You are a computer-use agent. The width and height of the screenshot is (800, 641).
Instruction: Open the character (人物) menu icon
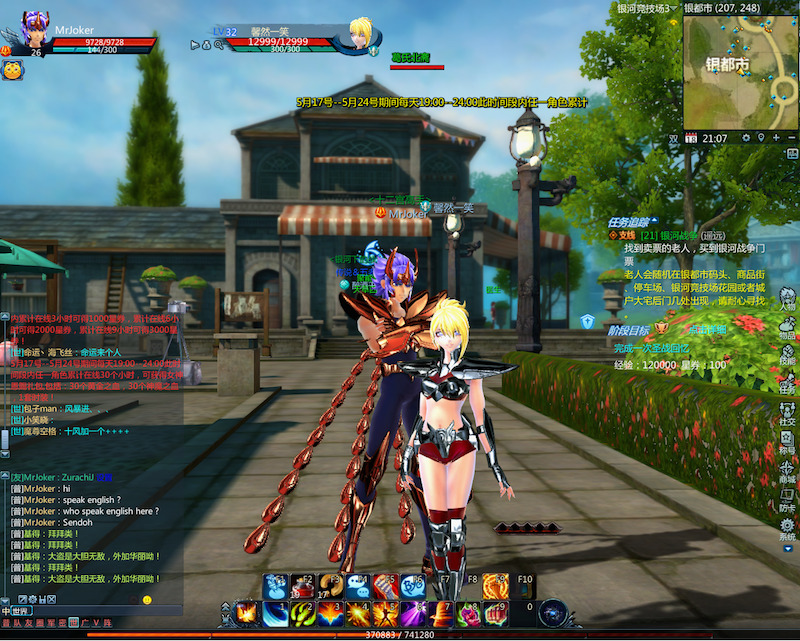click(788, 301)
